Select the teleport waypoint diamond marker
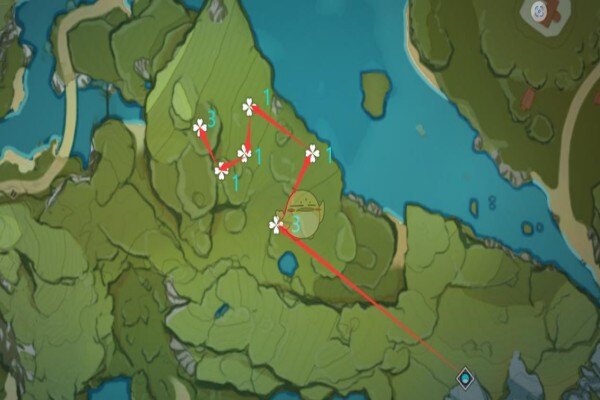The height and width of the screenshot is (400, 600). pos(464,377)
